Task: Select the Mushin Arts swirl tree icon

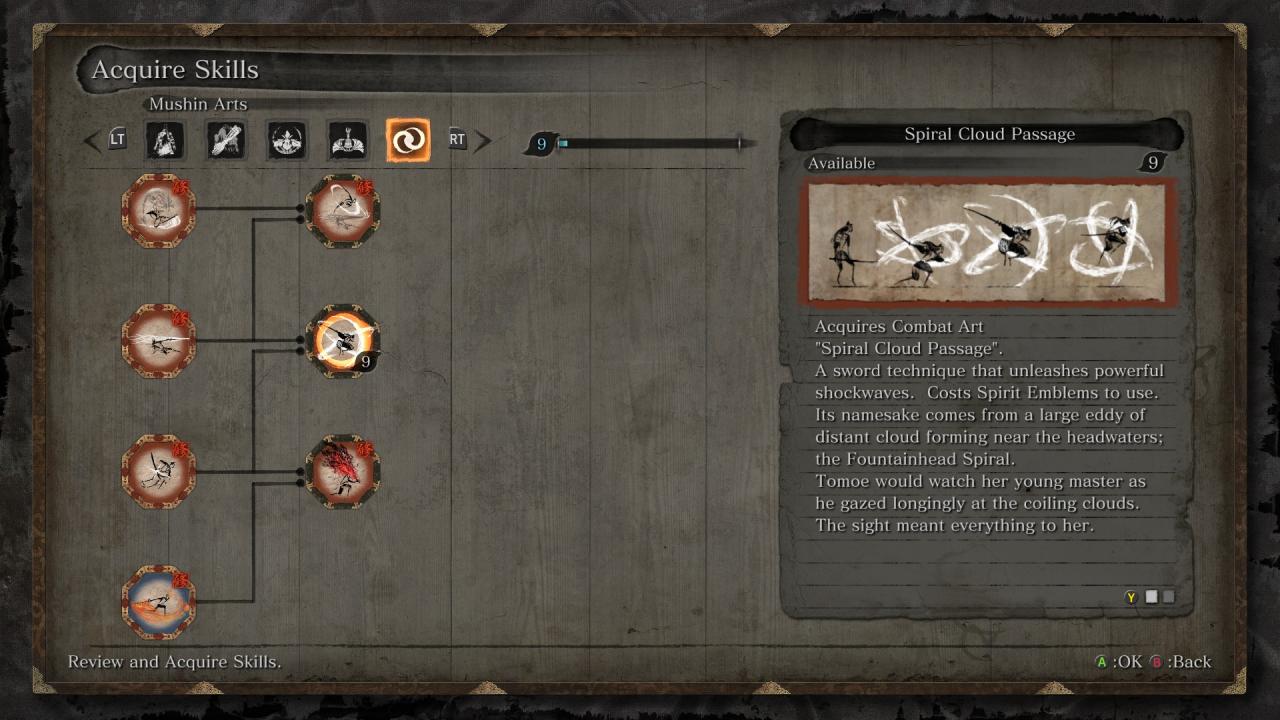Action: pyautogui.click(x=407, y=141)
